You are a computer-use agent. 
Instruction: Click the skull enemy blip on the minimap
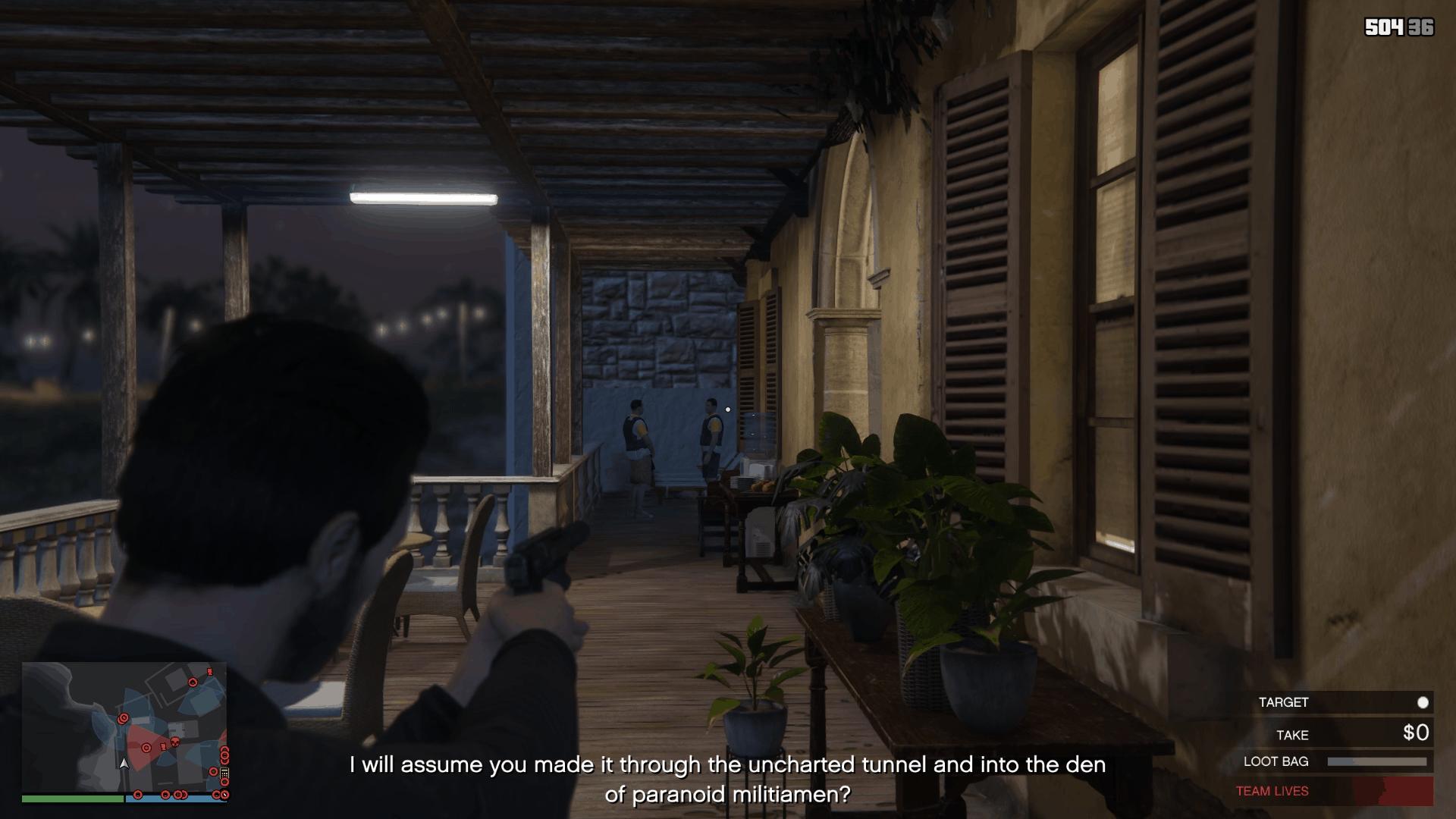[x=175, y=741]
